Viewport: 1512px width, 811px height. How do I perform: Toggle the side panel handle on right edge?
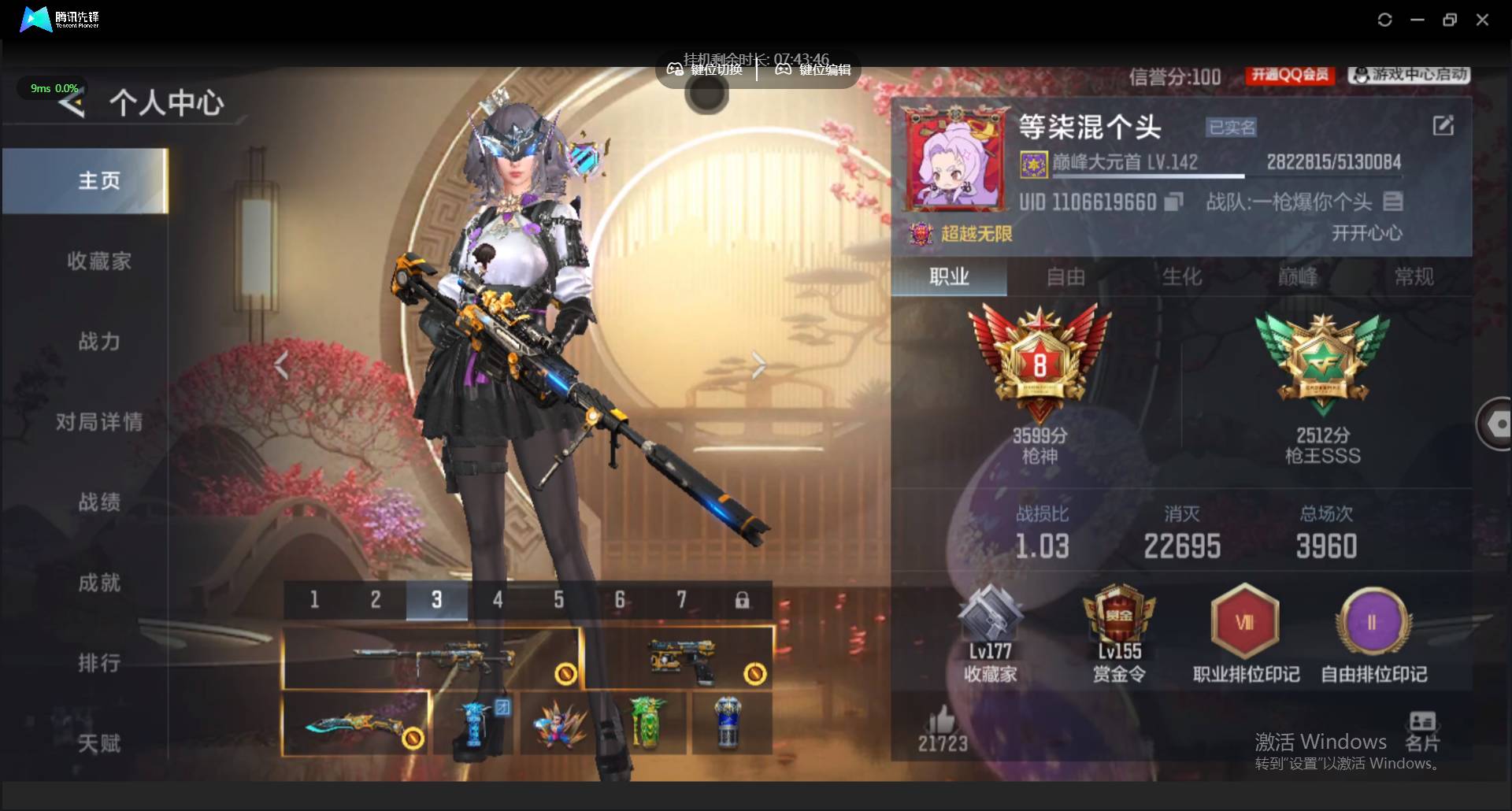[1496, 424]
